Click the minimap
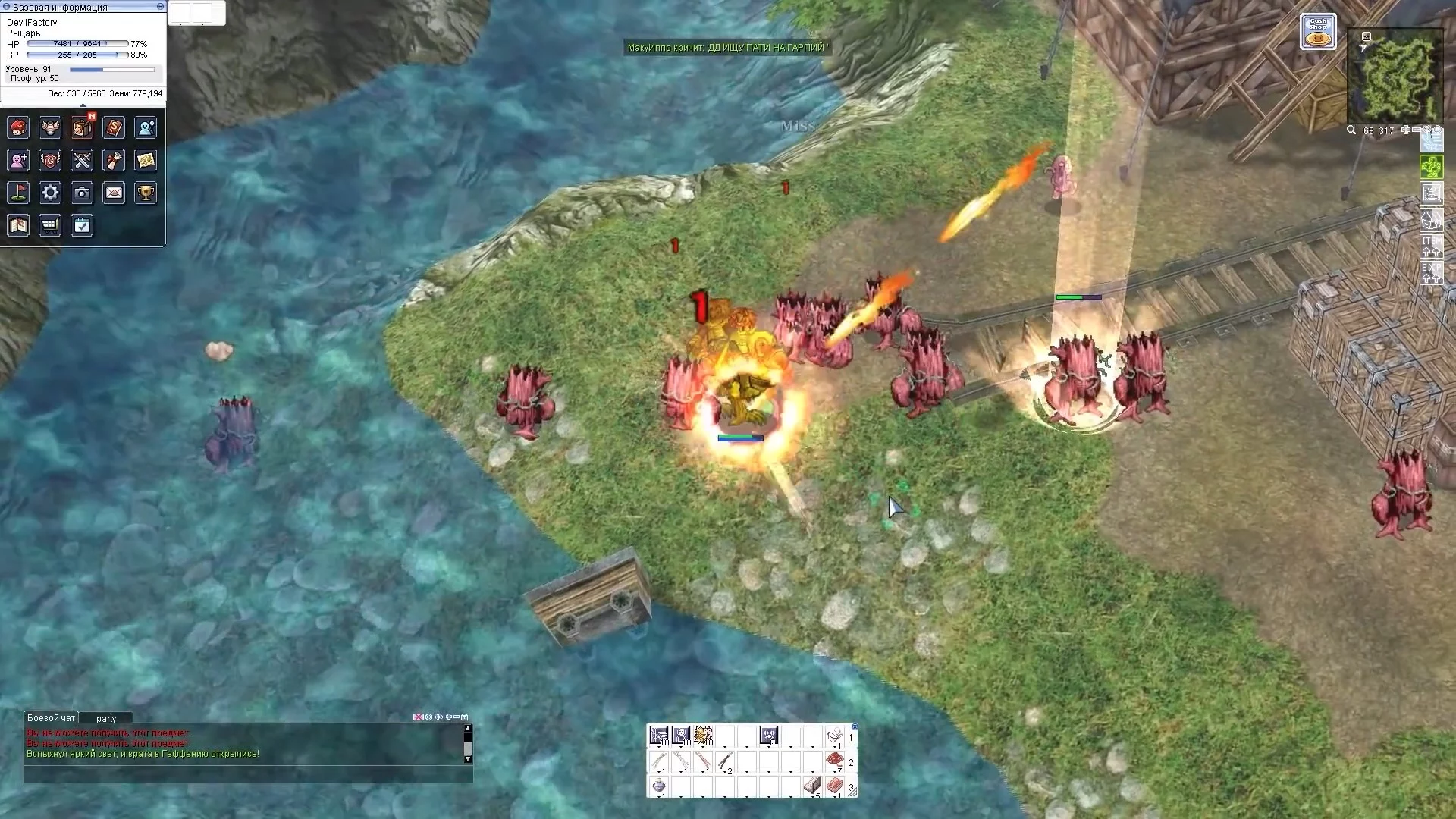The height and width of the screenshot is (819, 1456). (x=1395, y=76)
